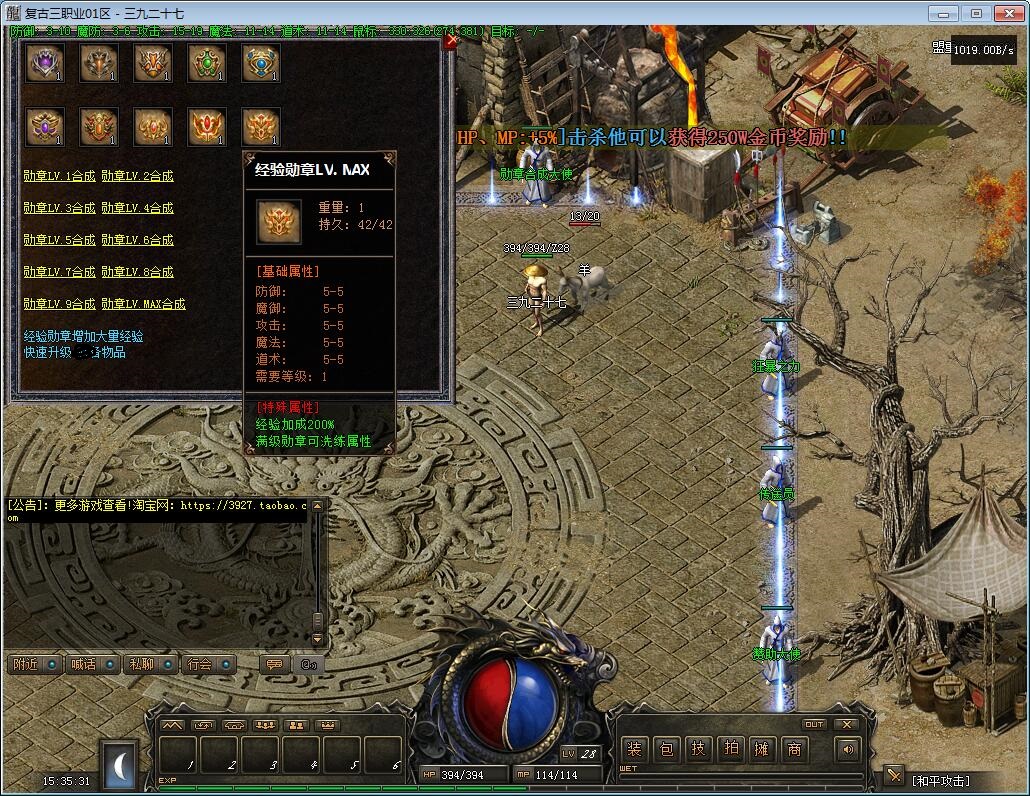1030x796 pixels.
Task: Close the medal synthesis panel
Action: (450, 42)
